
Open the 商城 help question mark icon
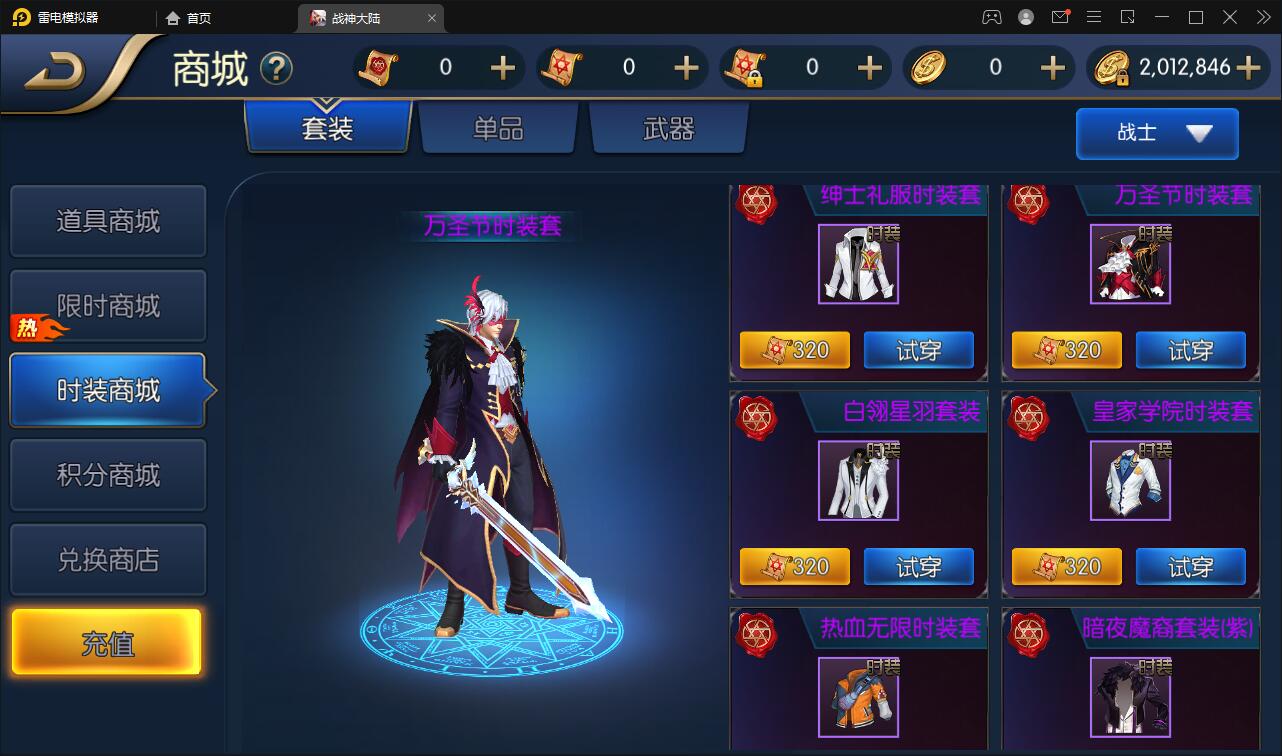(277, 69)
